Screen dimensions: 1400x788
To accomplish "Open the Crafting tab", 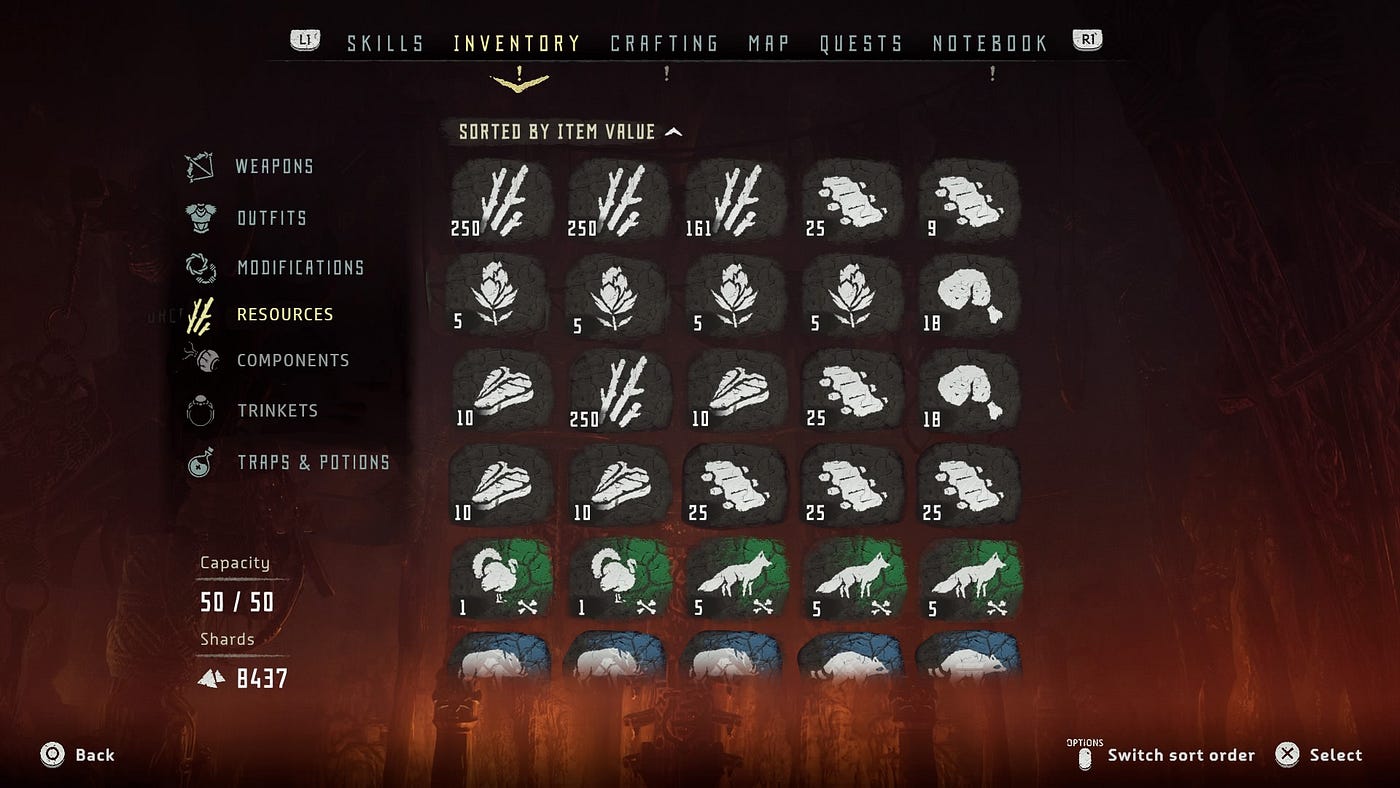I will coord(664,44).
